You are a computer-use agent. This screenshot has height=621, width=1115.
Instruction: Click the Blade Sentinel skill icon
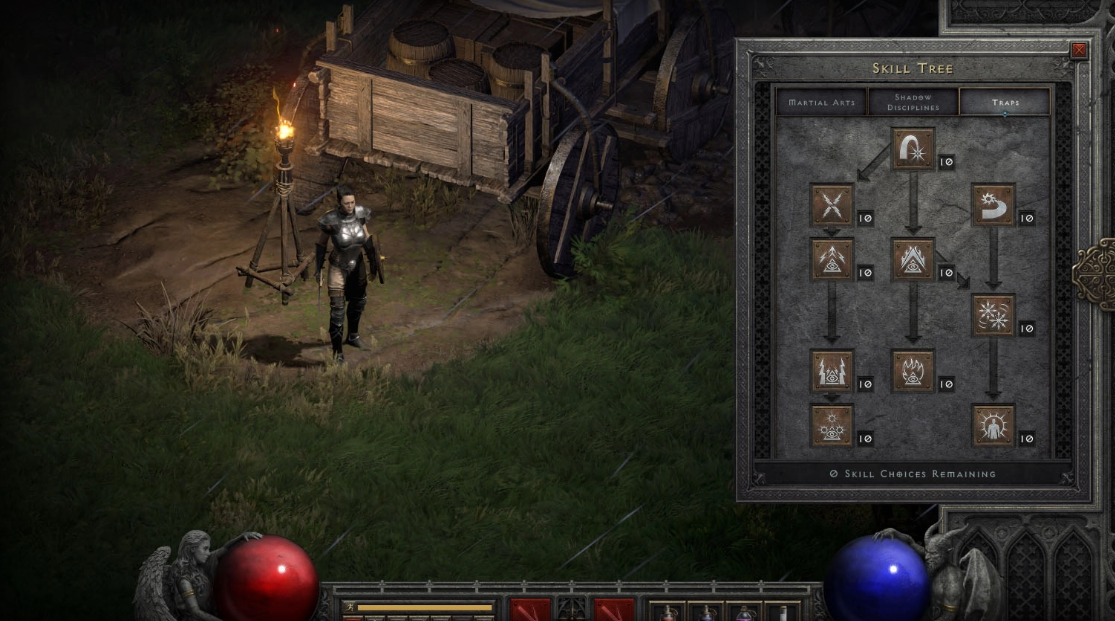pos(993,205)
